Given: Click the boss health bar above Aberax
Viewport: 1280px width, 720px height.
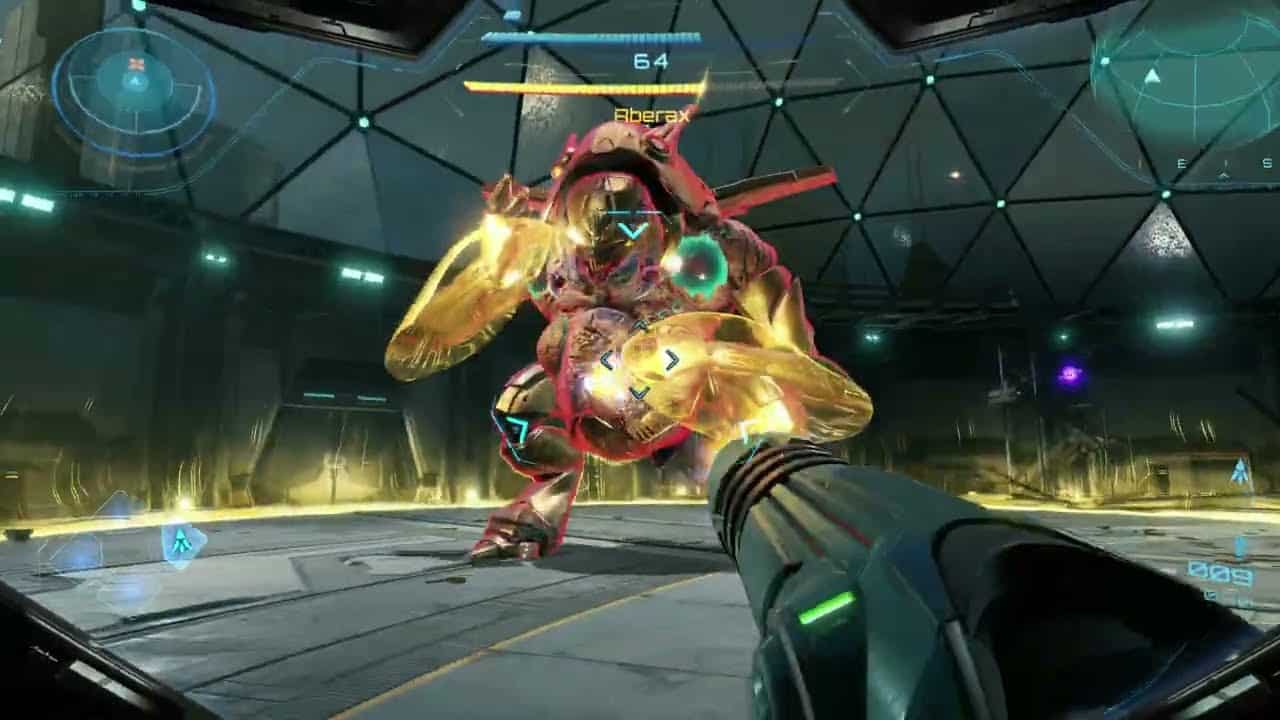Looking at the screenshot, I should point(590,36).
